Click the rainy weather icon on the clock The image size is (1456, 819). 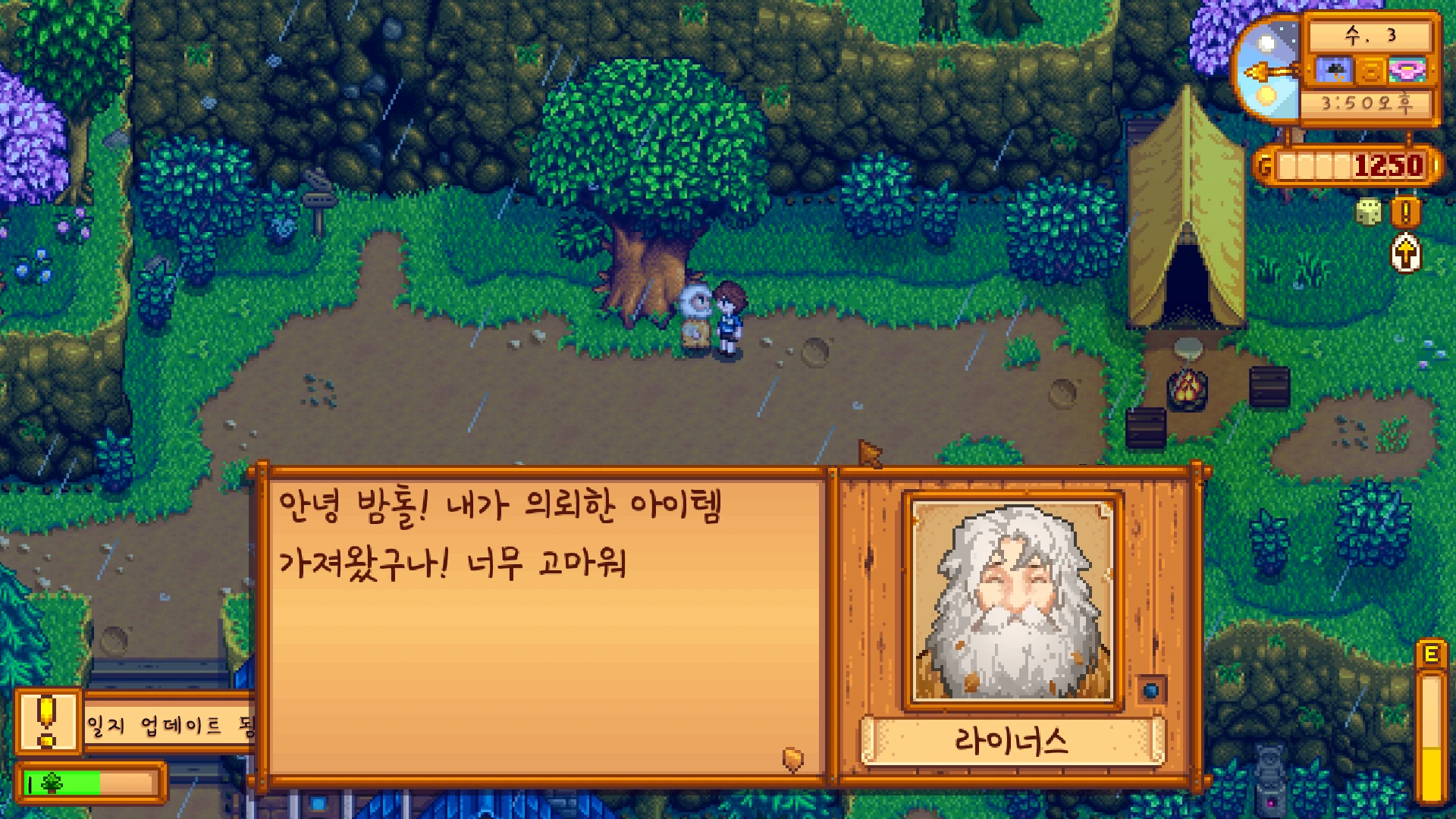pyautogui.click(x=1333, y=71)
